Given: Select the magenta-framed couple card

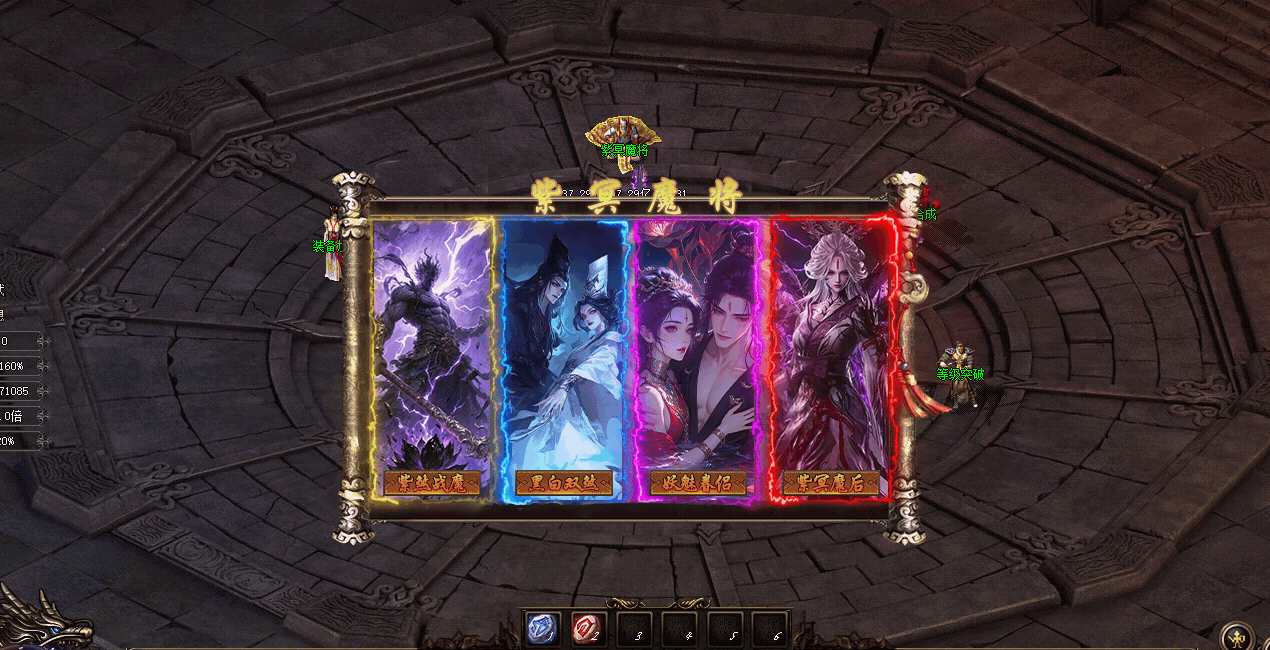Looking at the screenshot, I should click(697, 340).
